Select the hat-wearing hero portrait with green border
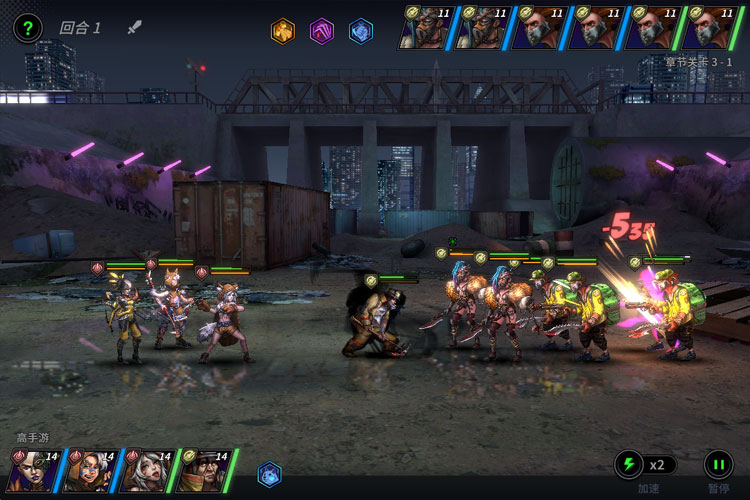Image resolution: width=750 pixels, height=500 pixels. pyautogui.click(x=204, y=470)
